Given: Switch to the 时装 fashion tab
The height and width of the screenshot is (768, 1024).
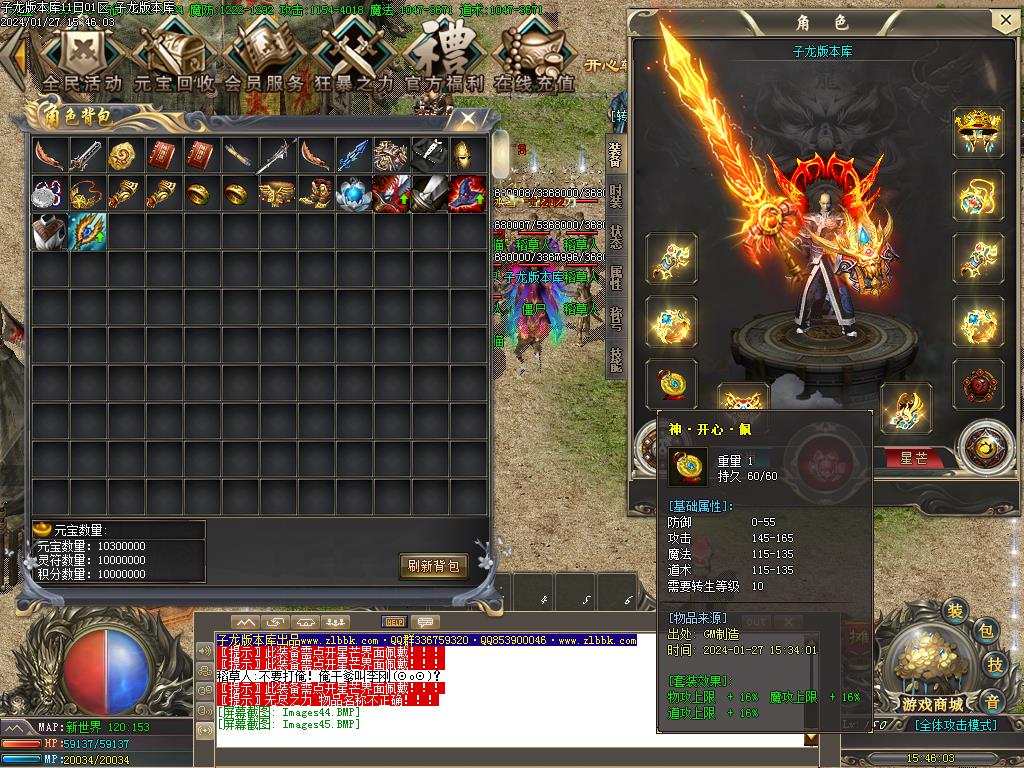Looking at the screenshot, I should tap(615, 196).
